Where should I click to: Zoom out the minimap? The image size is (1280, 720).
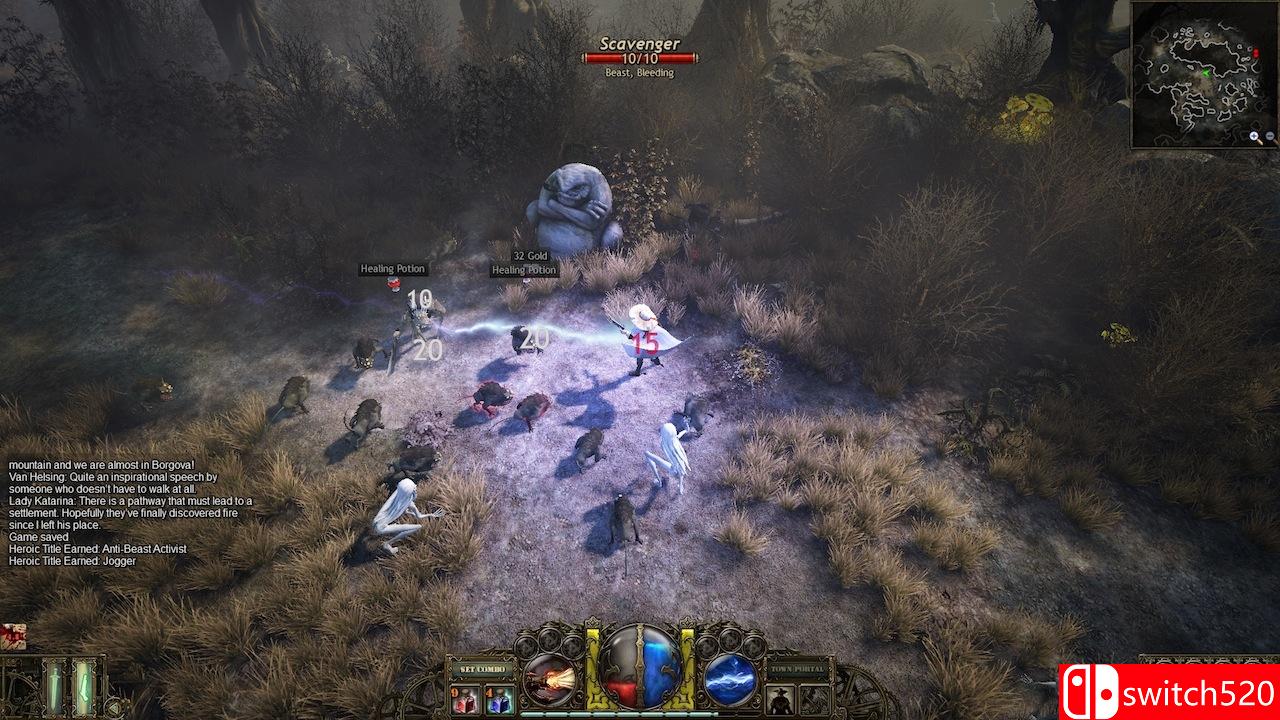tap(1270, 138)
